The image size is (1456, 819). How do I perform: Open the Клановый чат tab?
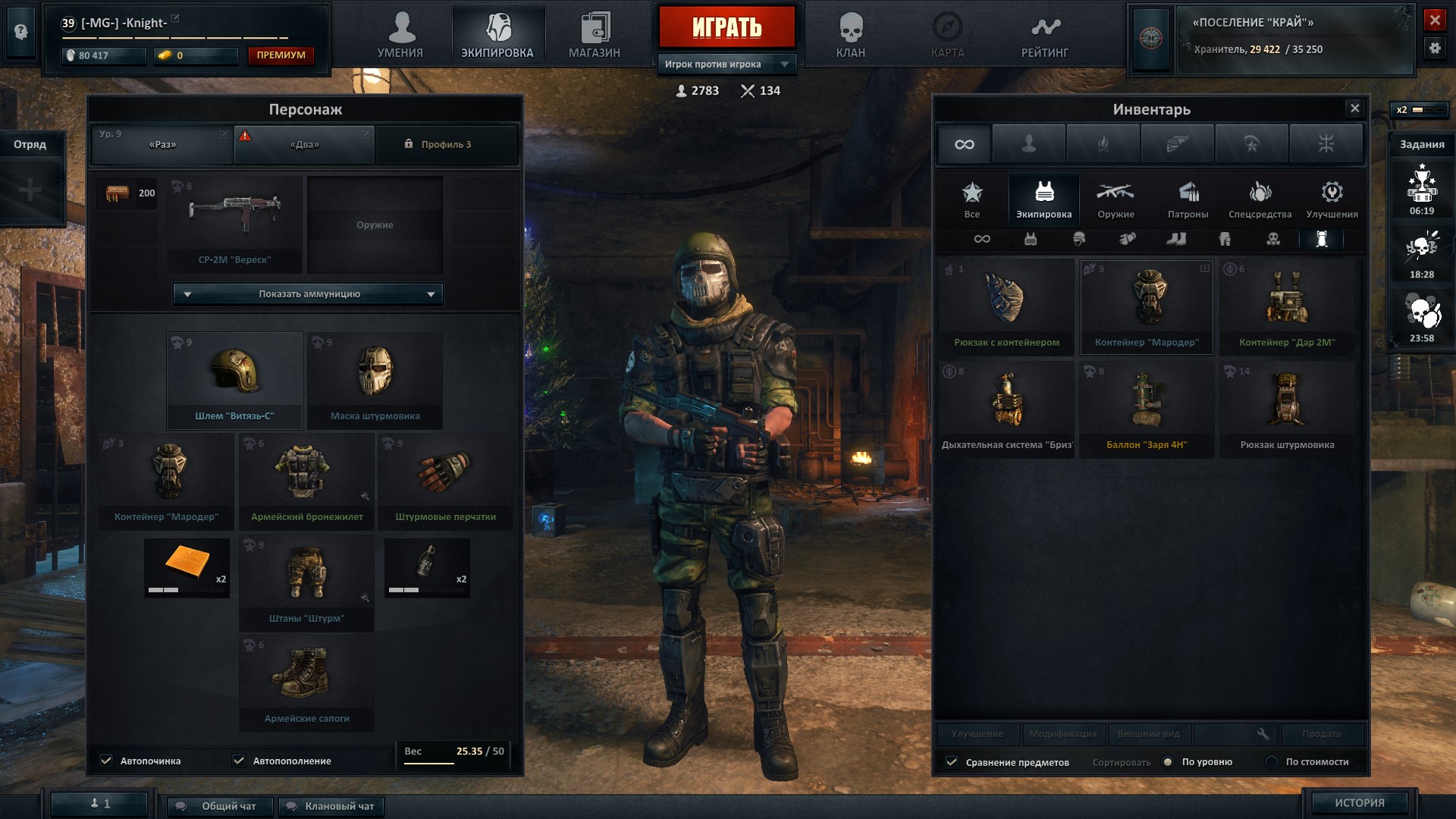(331, 806)
